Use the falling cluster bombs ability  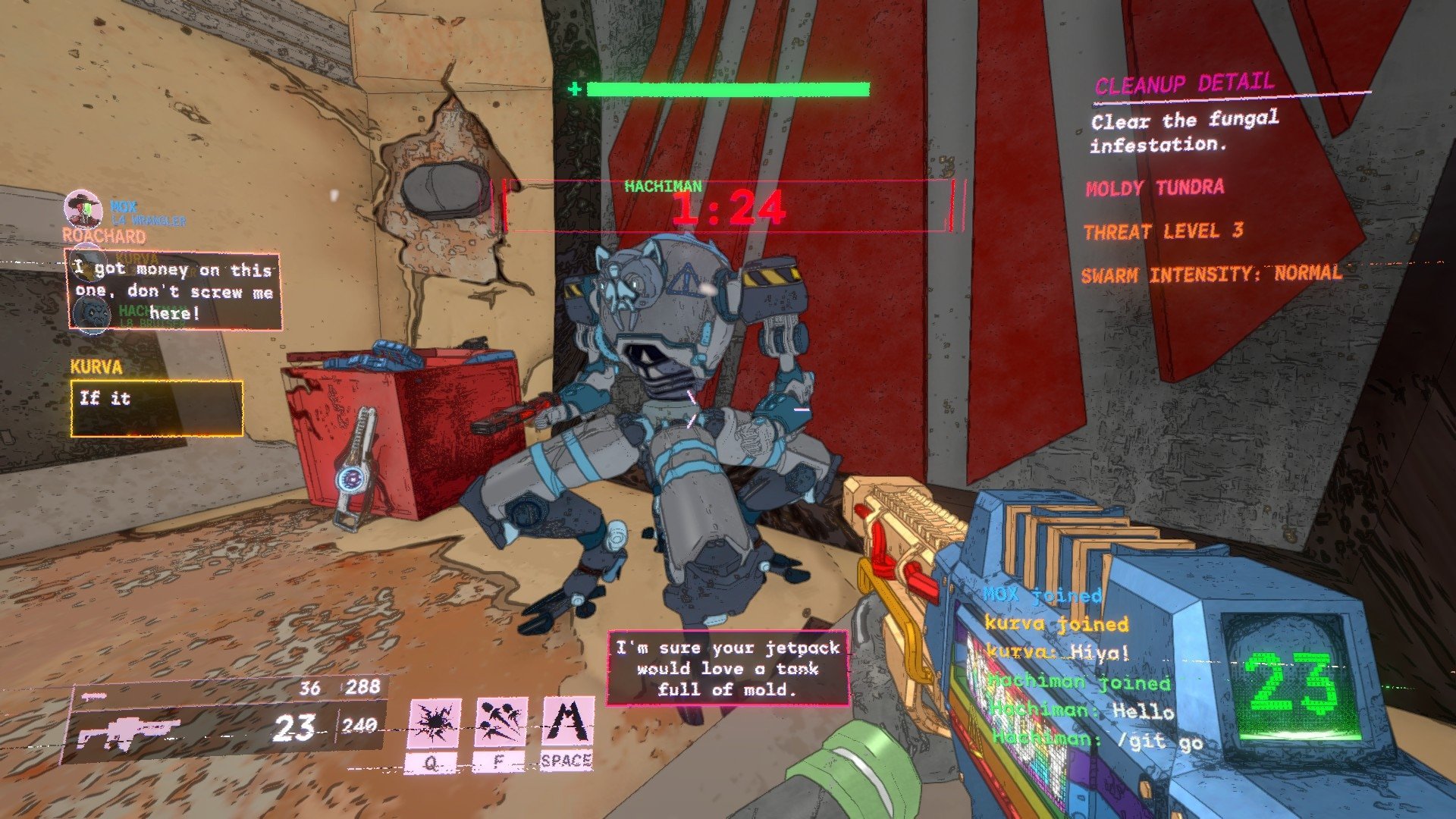pos(500,723)
